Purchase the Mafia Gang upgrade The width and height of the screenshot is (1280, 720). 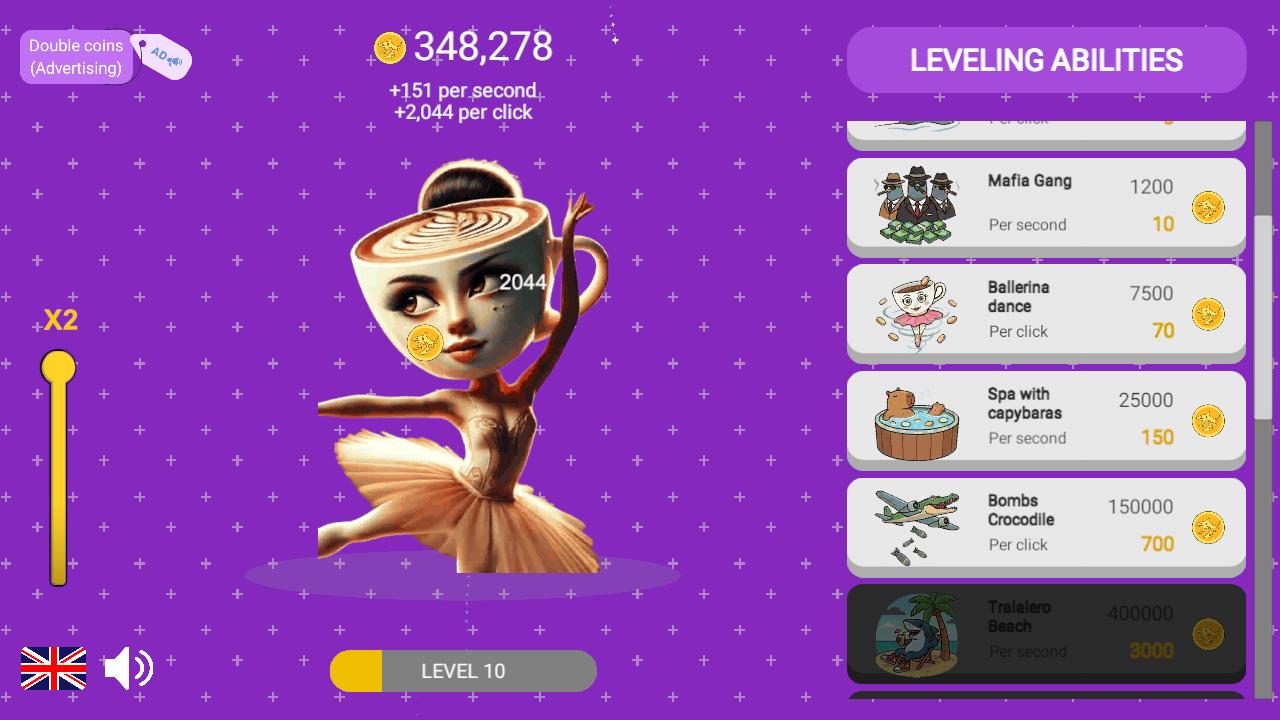point(1046,204)
